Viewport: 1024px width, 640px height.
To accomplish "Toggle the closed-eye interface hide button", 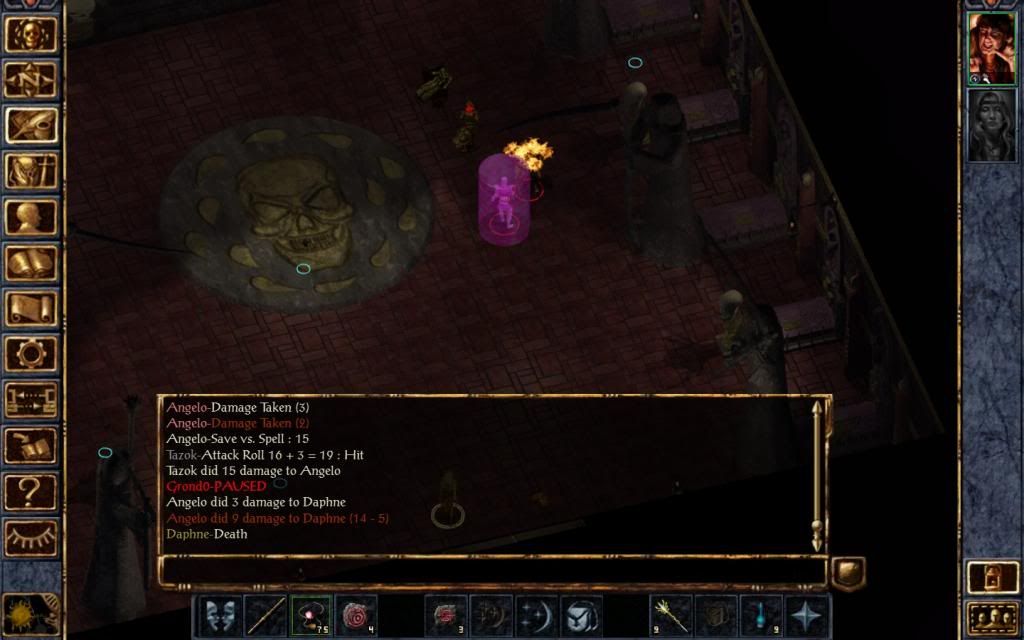I will (31, 537).
